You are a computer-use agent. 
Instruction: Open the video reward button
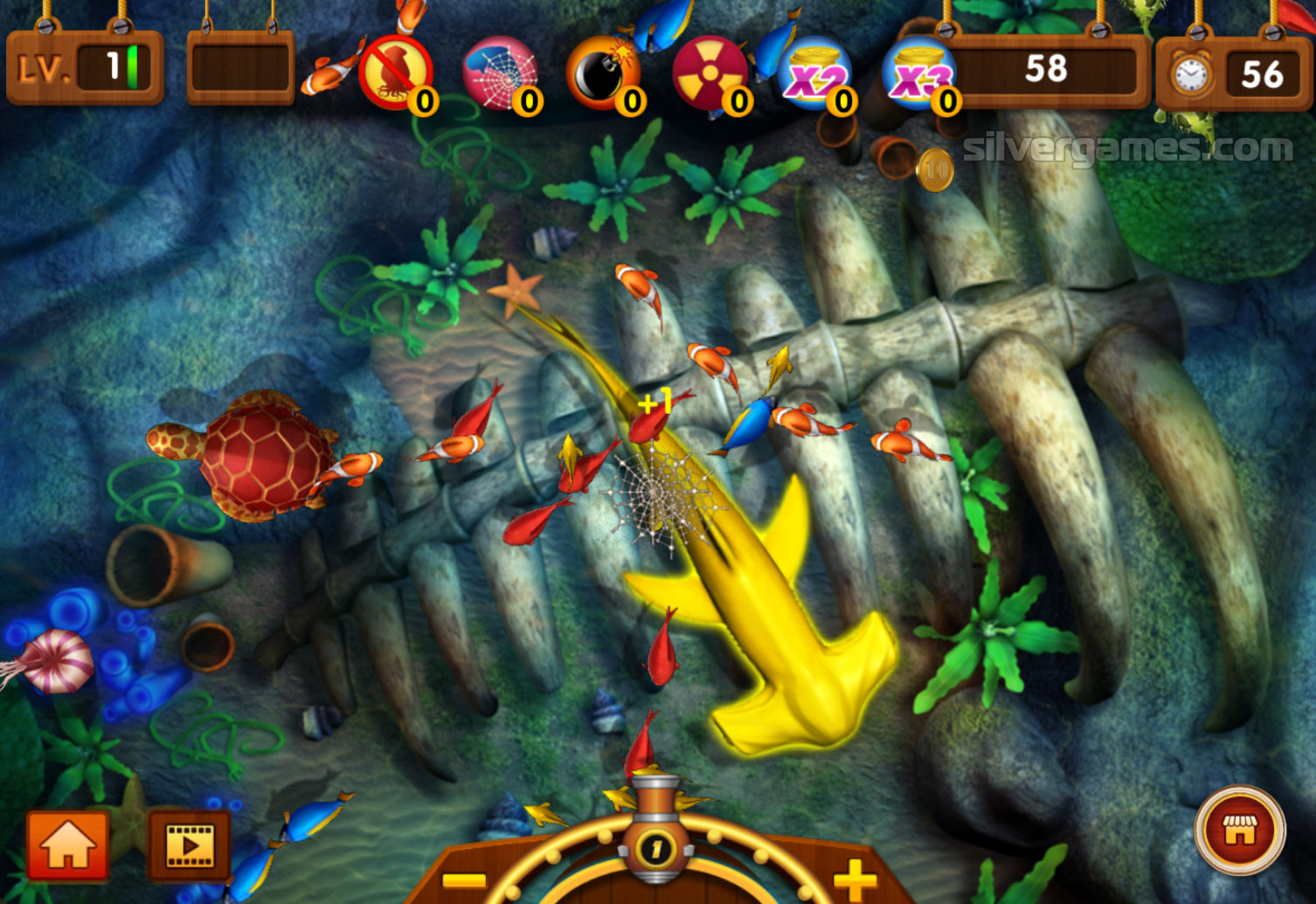(190, 844)
